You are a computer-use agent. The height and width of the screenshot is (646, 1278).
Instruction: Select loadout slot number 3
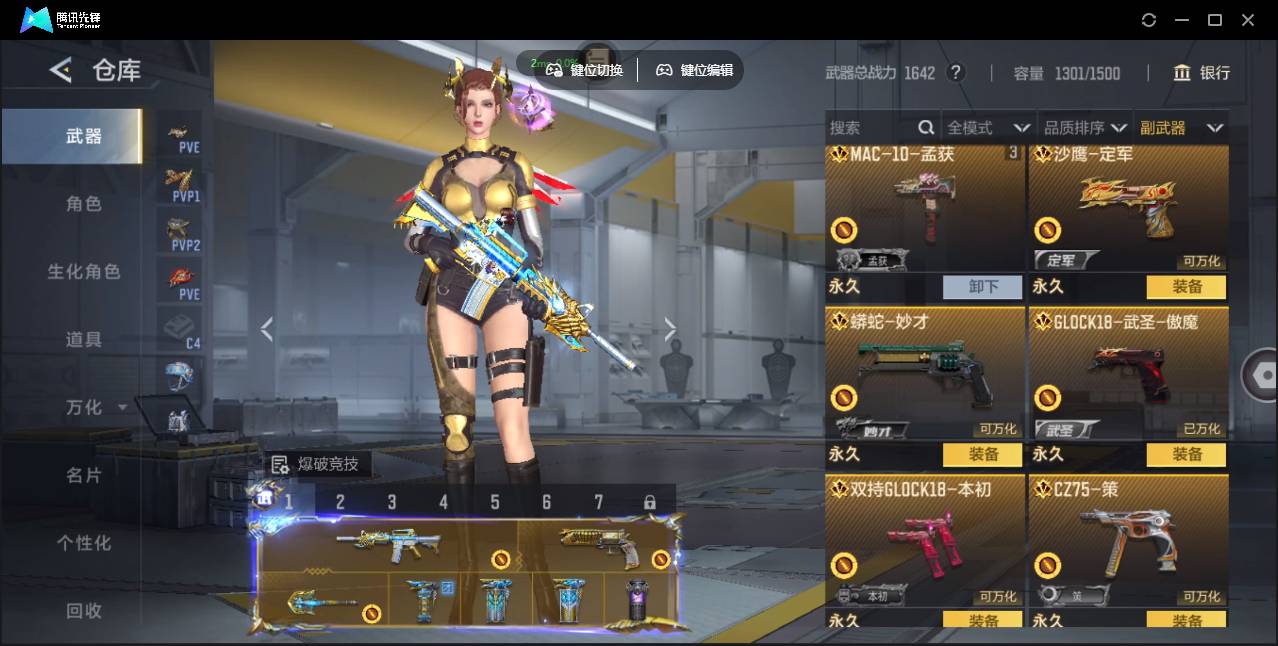[x=392, y=502]
